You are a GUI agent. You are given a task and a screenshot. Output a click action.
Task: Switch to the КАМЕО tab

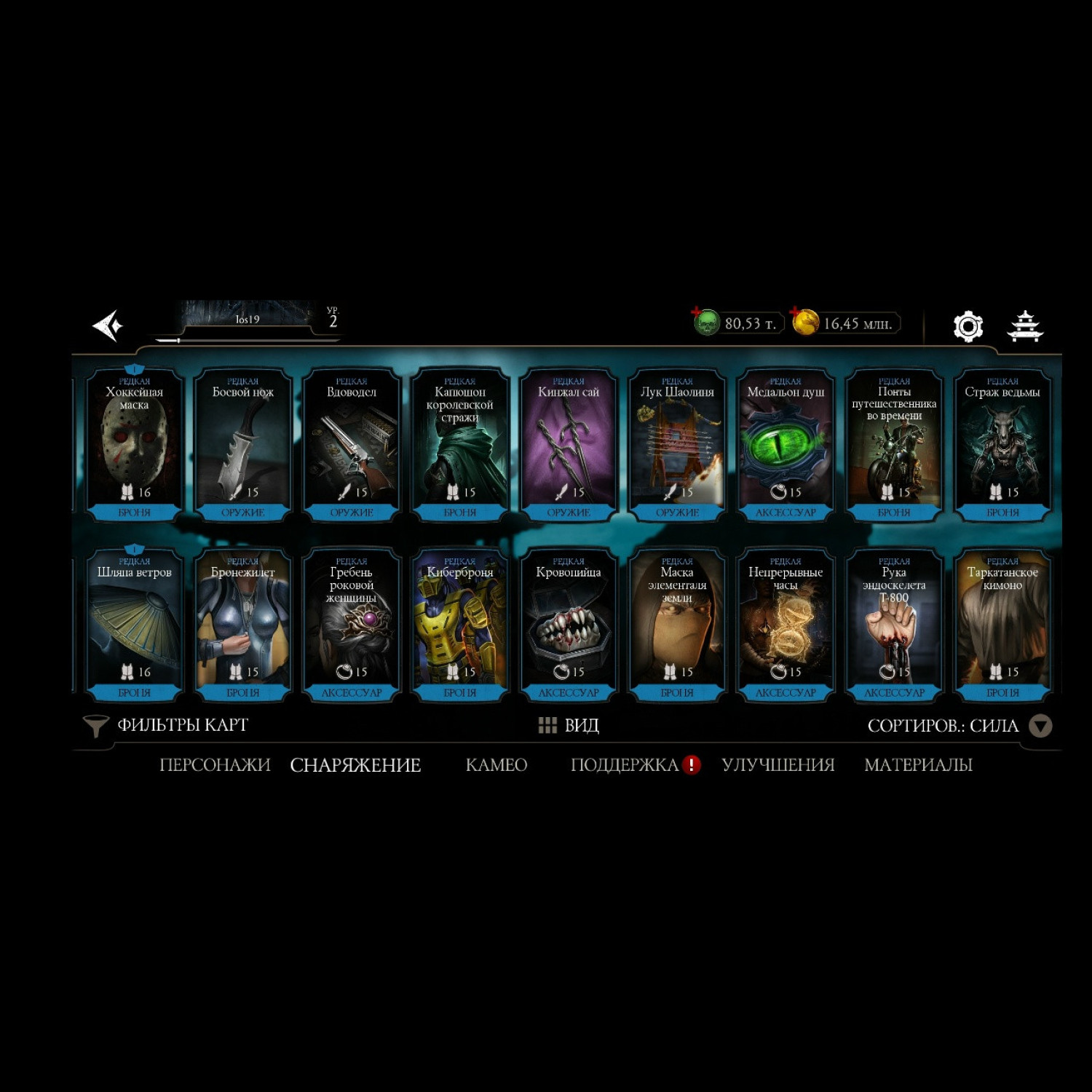496,765
